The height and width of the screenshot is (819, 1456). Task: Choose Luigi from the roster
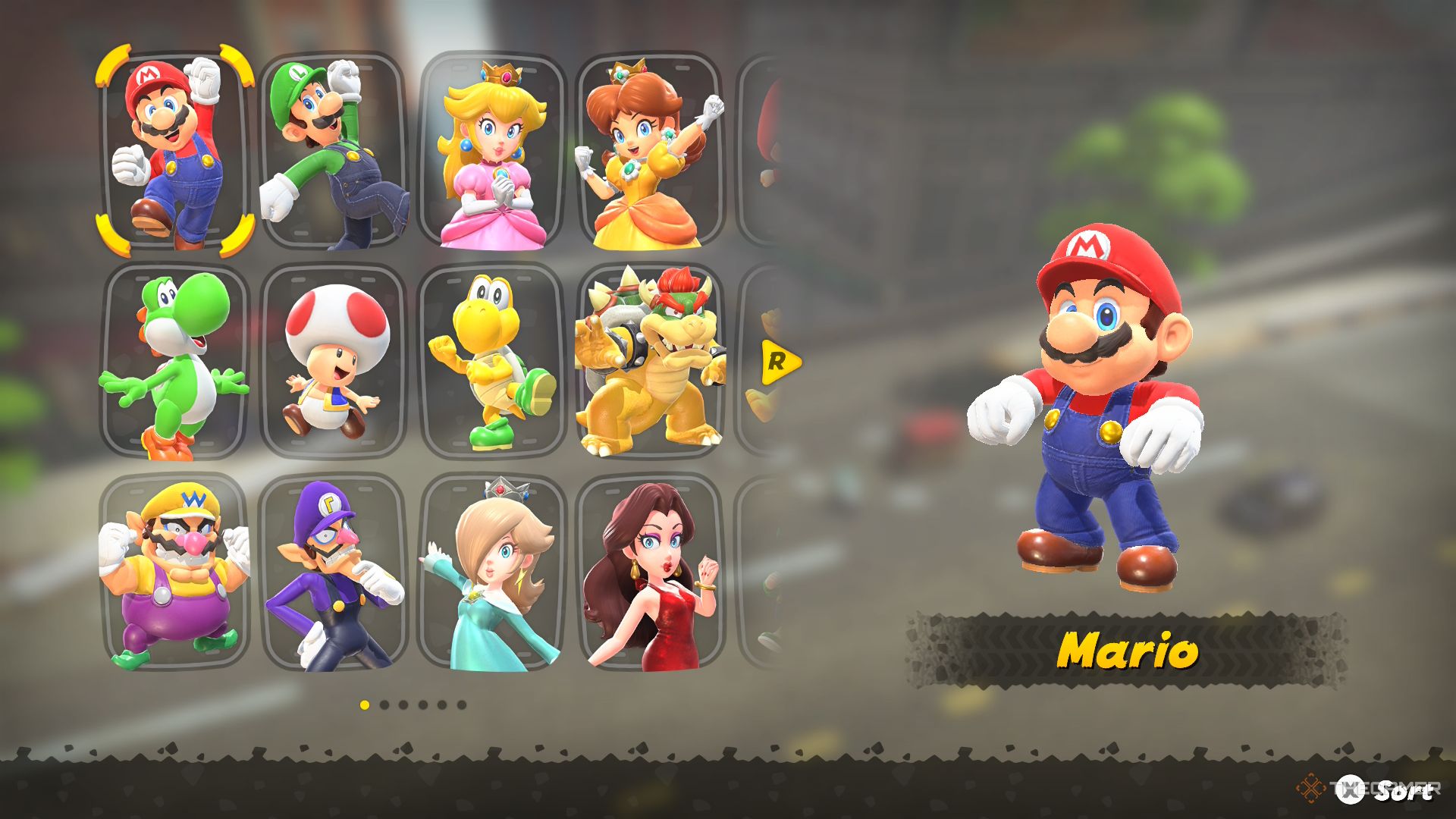tap(334, 150)
